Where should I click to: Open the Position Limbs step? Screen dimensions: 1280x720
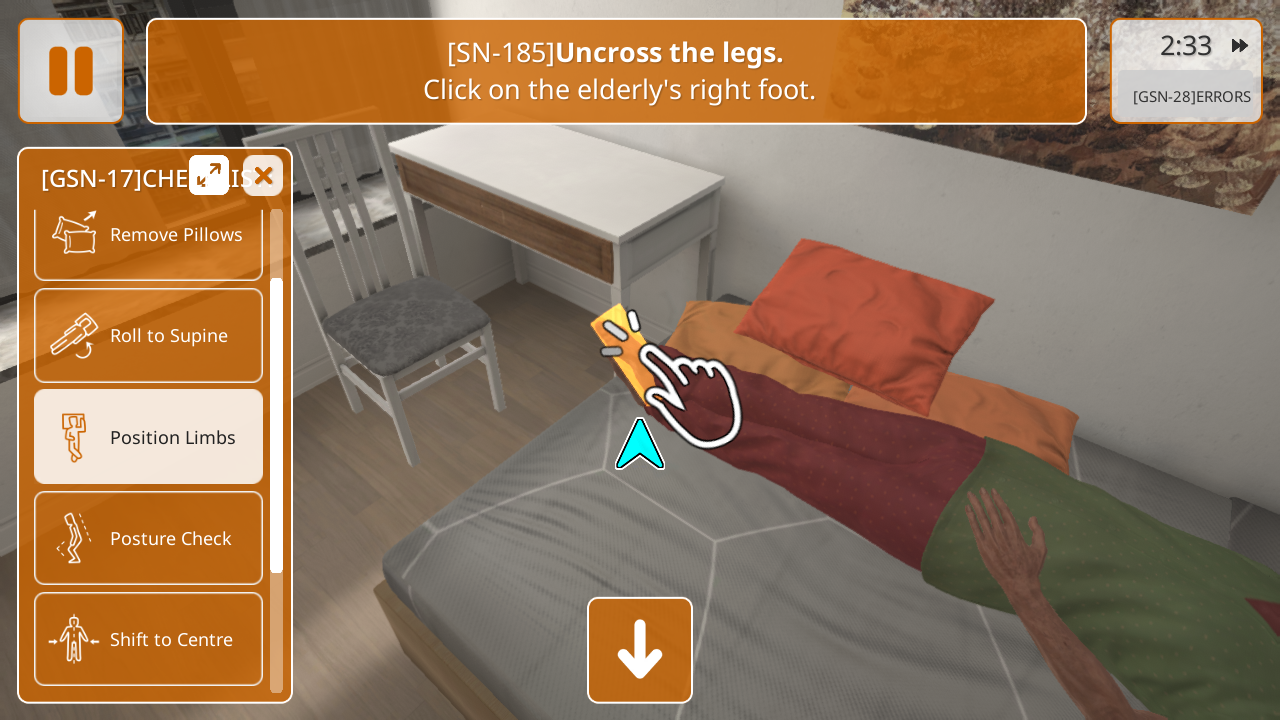[x=149, y=437]
